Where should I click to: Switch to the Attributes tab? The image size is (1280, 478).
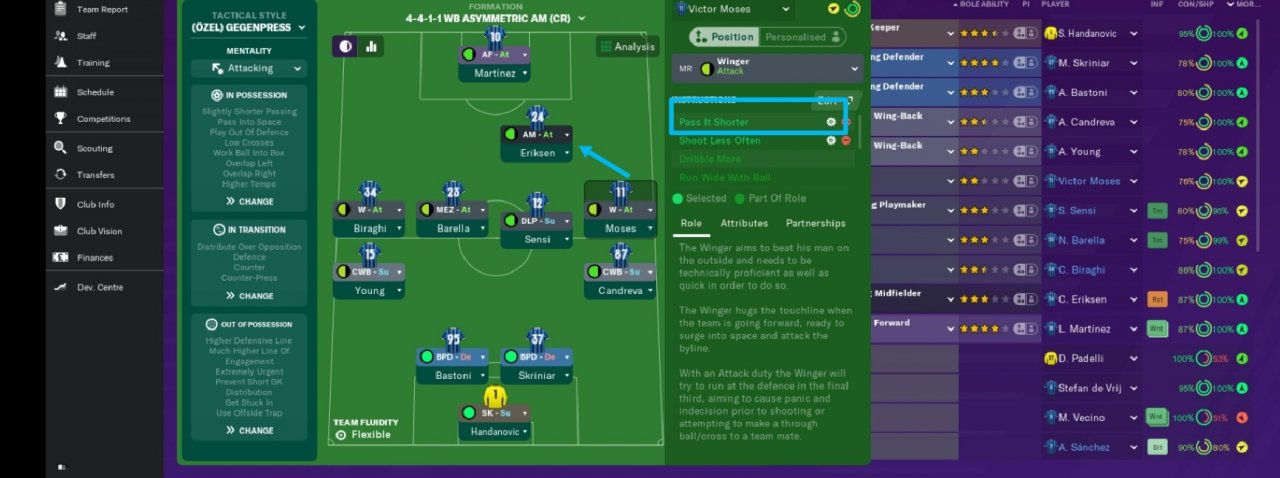pos(744,223)
